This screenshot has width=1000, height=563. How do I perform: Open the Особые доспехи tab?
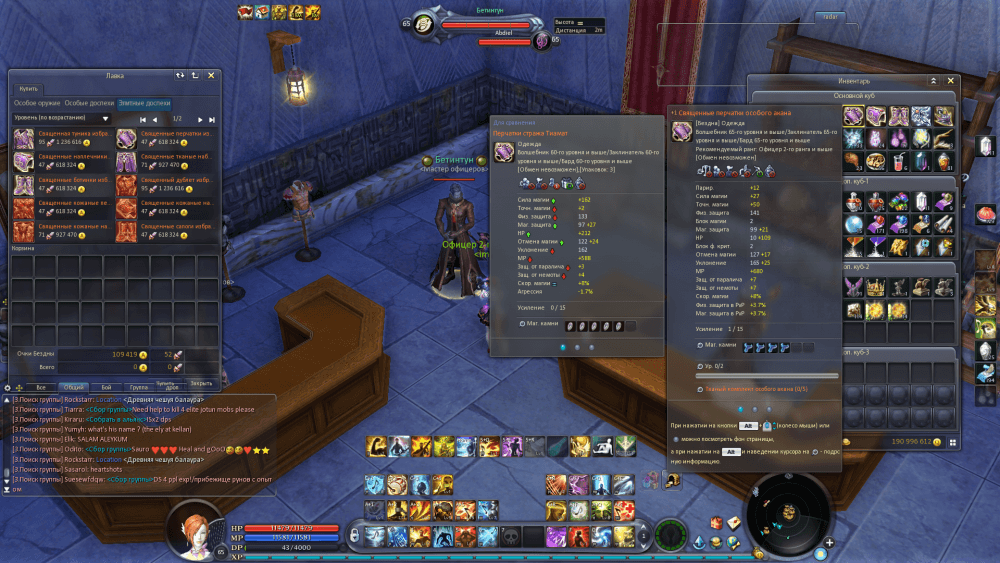coord(89,103)
